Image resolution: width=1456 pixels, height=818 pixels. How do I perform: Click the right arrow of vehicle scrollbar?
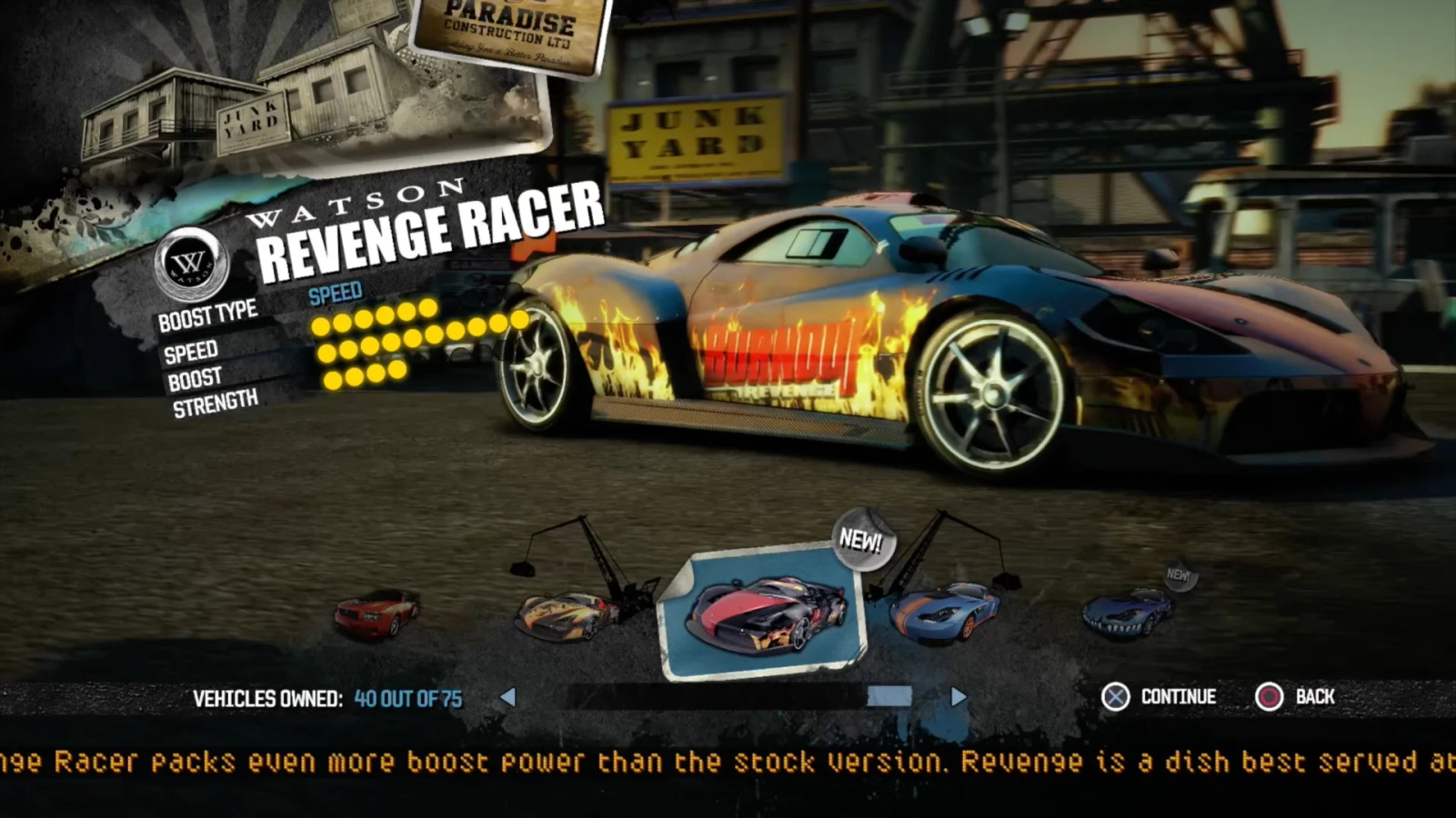pos(959,697)
